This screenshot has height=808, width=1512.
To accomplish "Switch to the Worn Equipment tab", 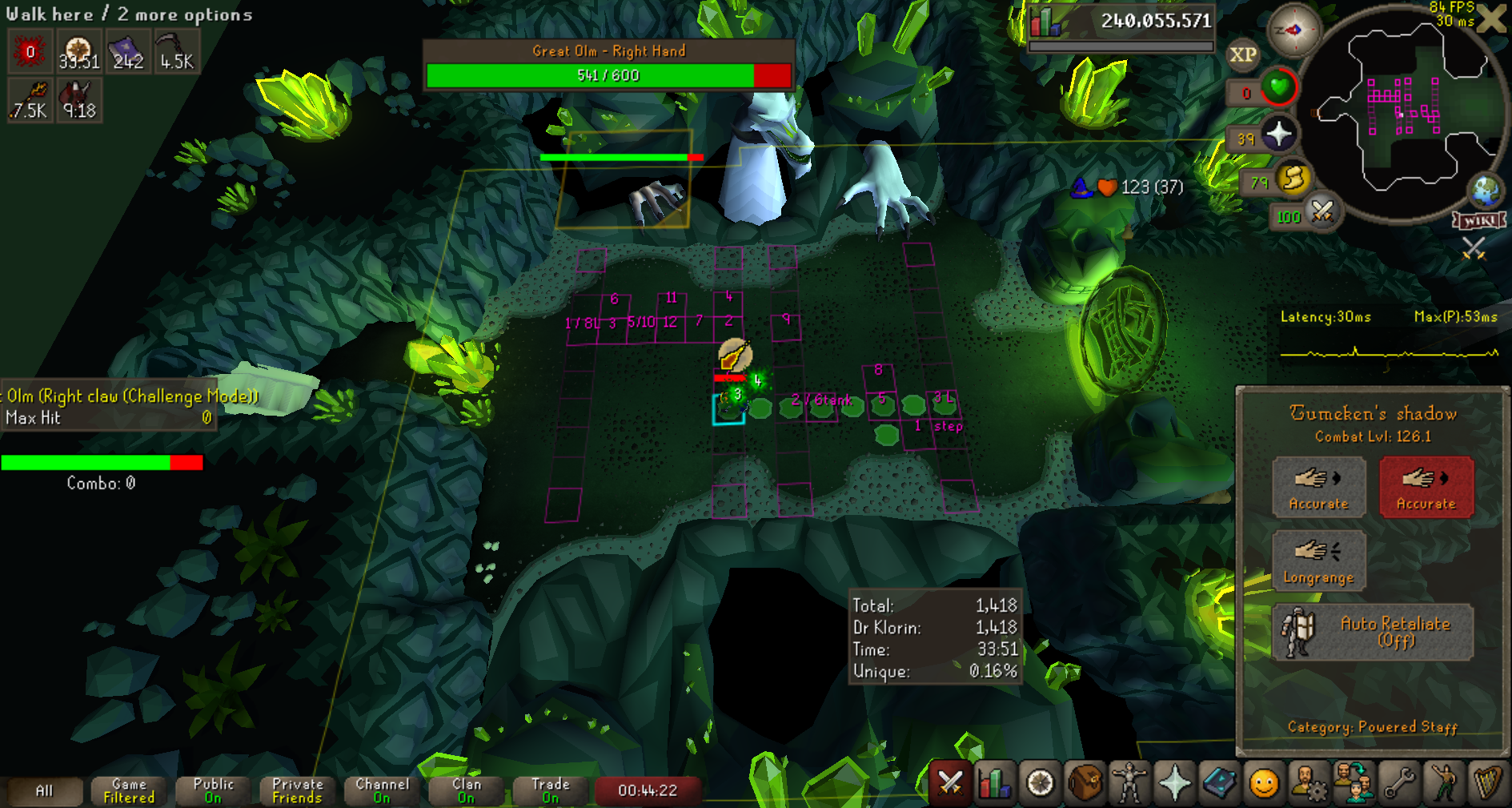I will pyautogui.click(x=1129, y=782).
